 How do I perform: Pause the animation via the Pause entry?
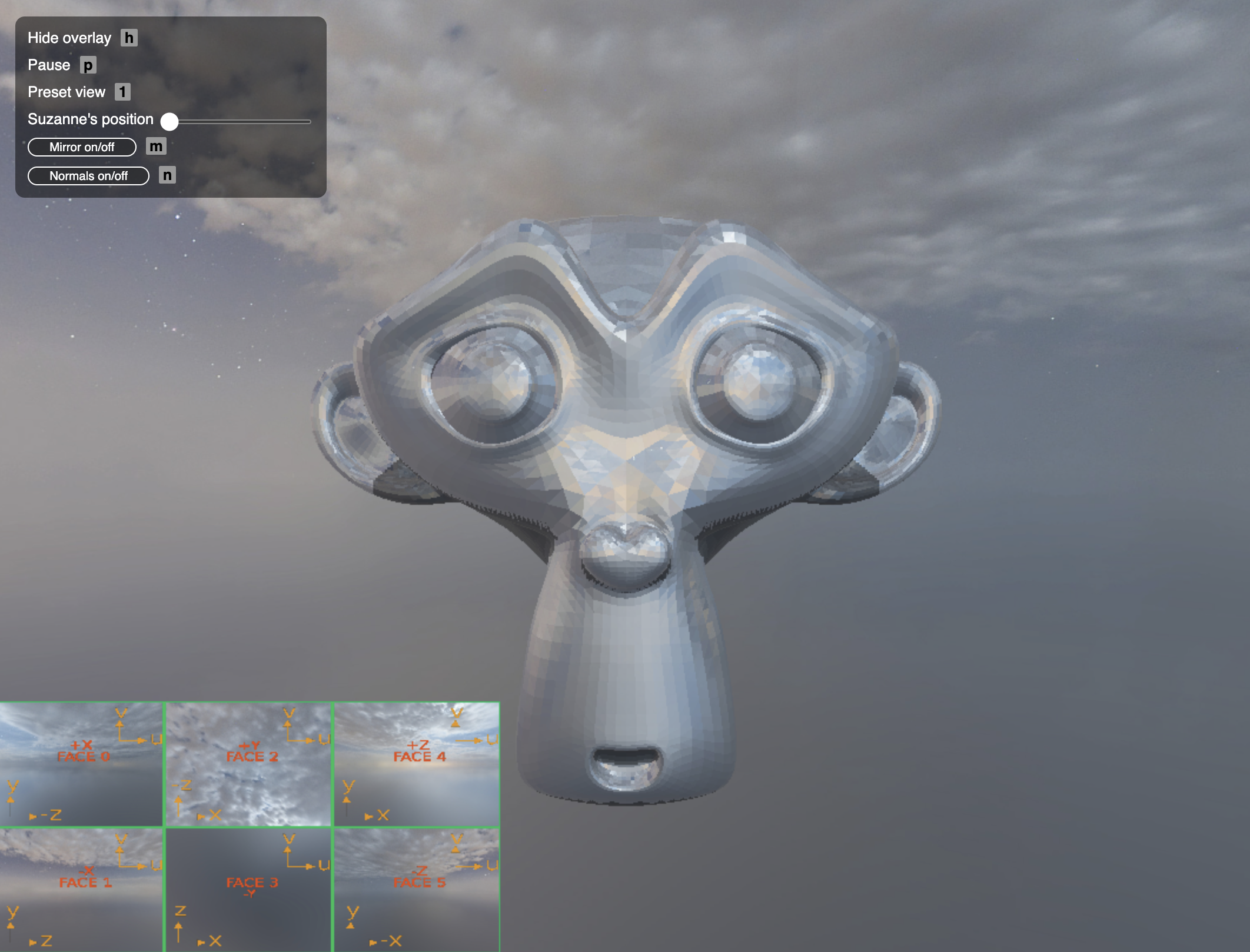[49, 65]
